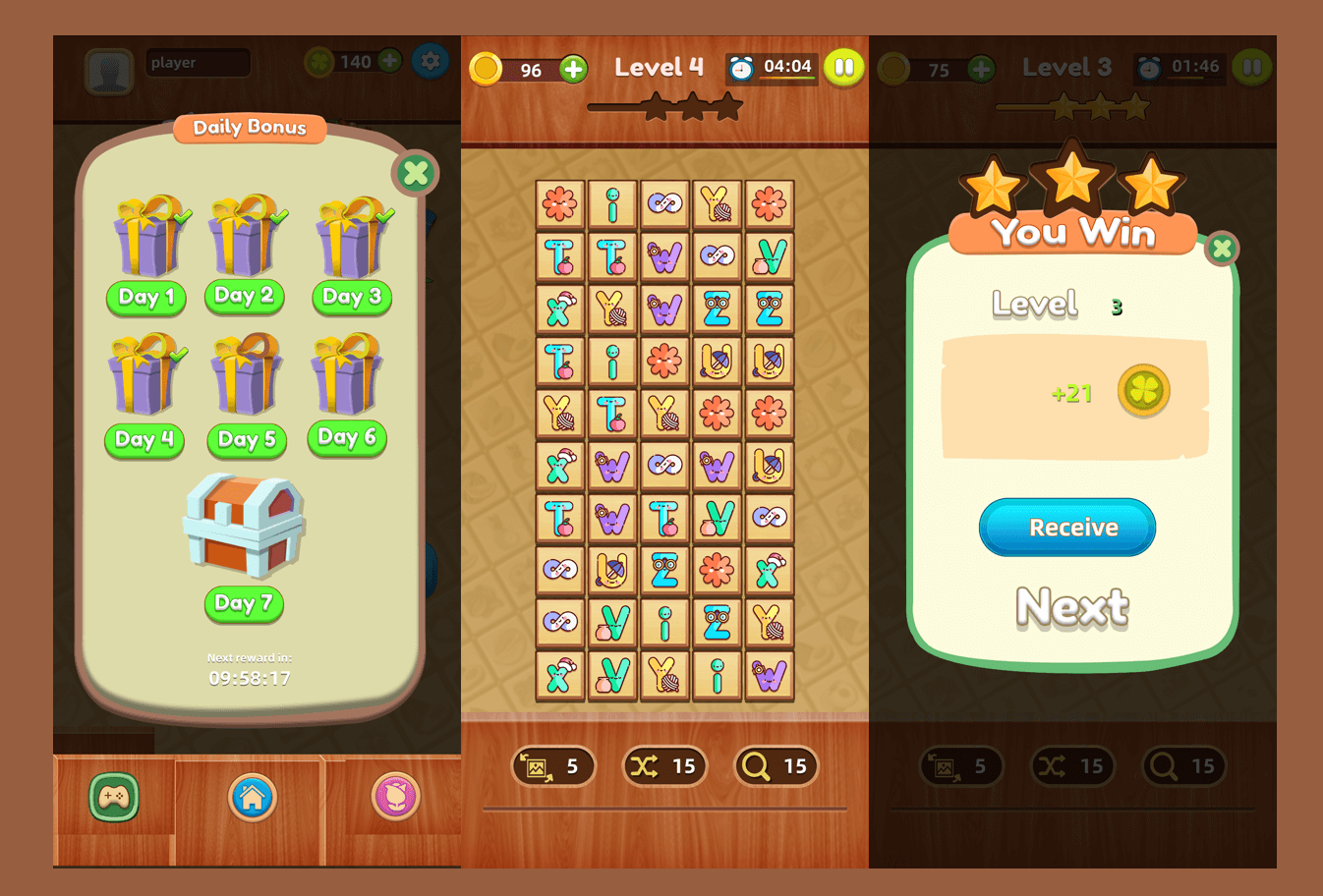Activate the magnifier hint power-up in Level 4

click(x=776, y=766)
